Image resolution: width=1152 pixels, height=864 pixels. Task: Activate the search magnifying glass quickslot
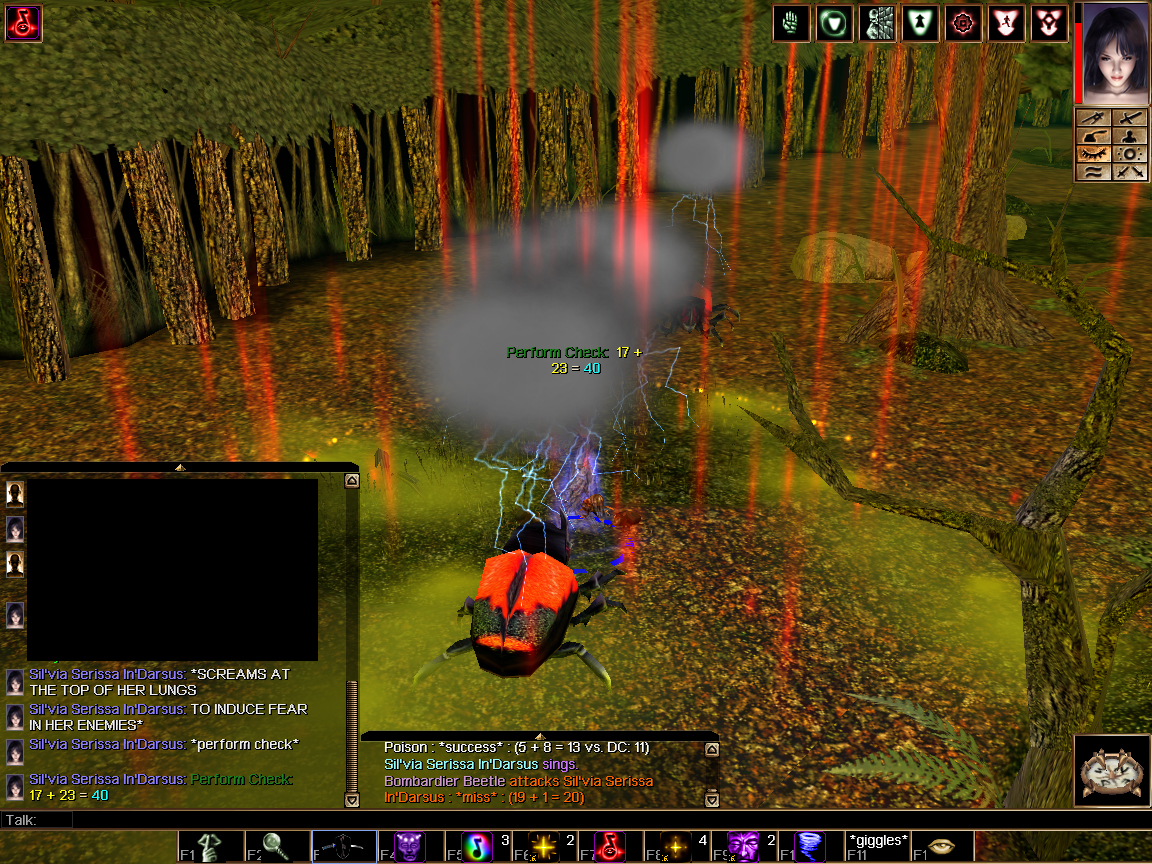click(x=268, y=847)
